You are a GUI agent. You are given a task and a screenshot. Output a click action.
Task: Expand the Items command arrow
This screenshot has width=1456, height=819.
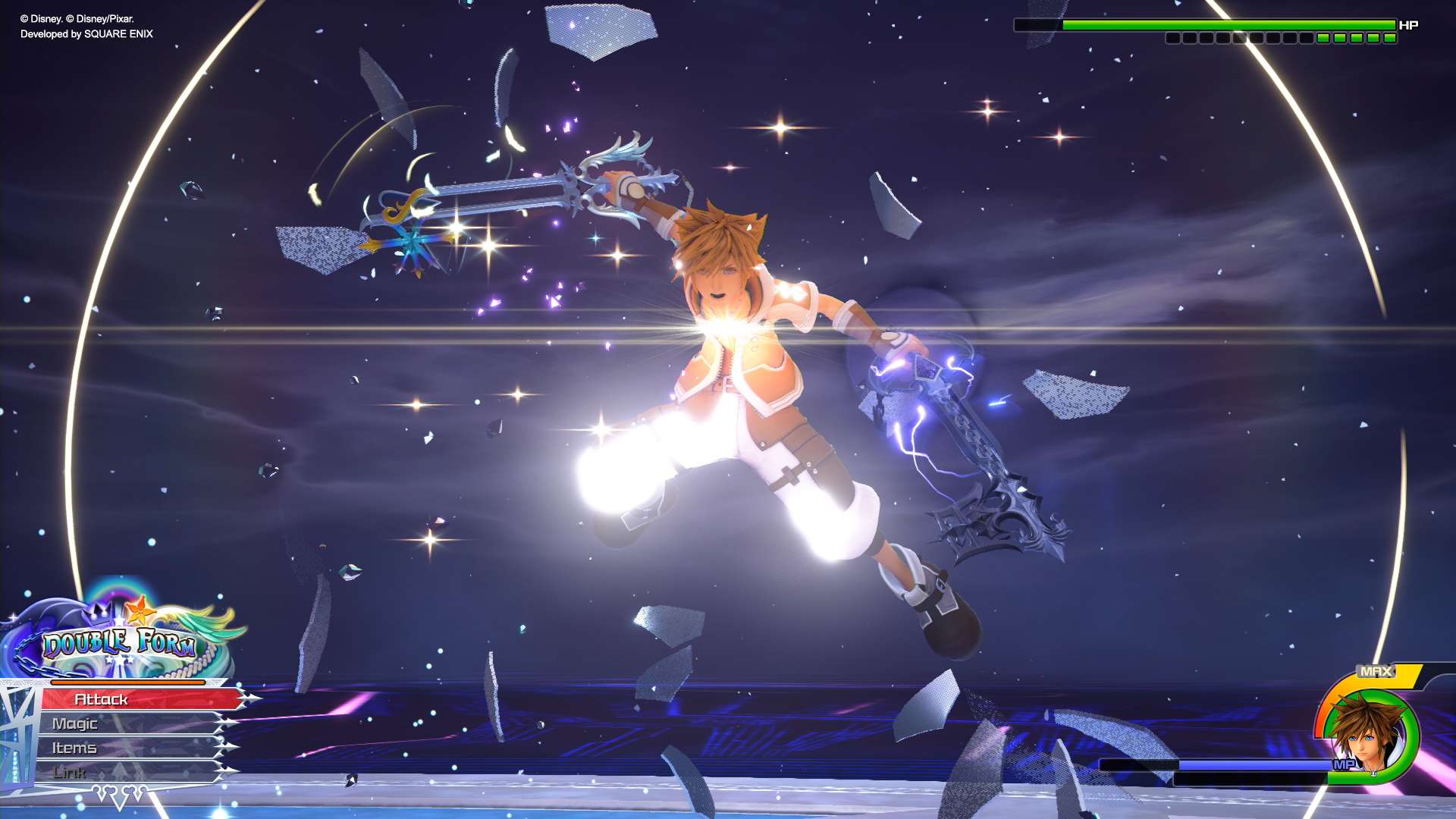tap(228, 747)
